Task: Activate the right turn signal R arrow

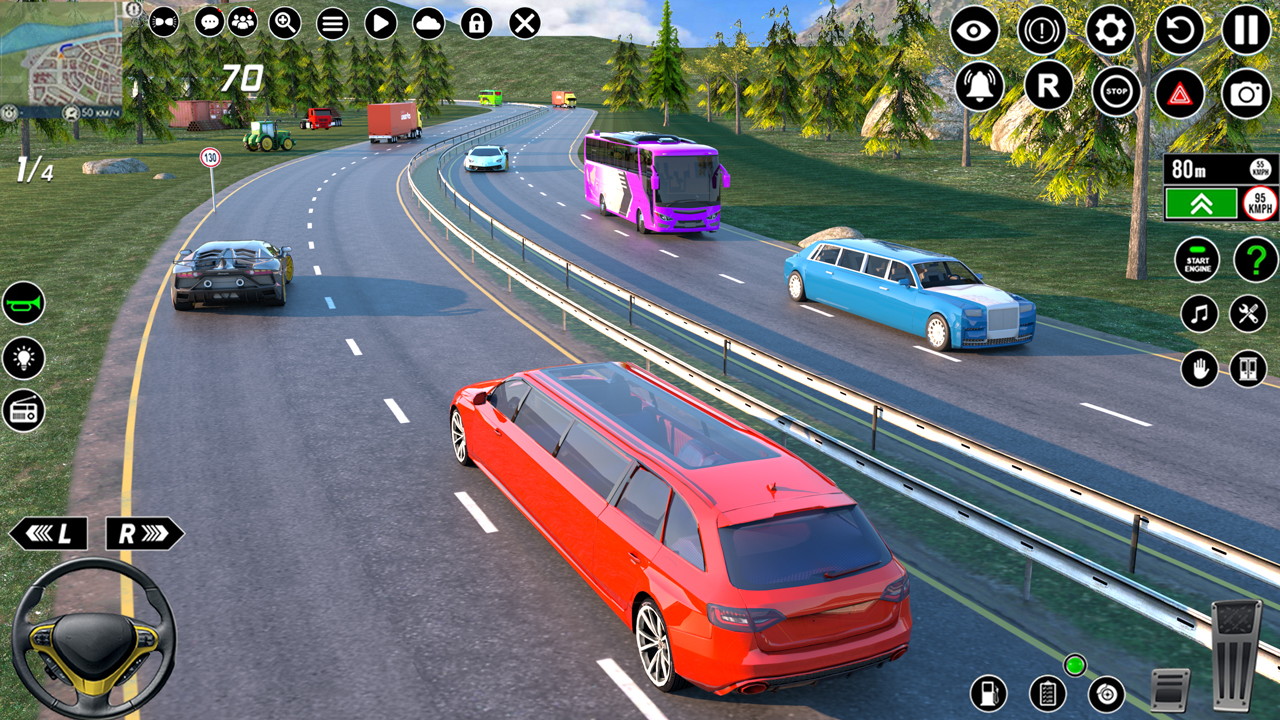Action: 144,534
